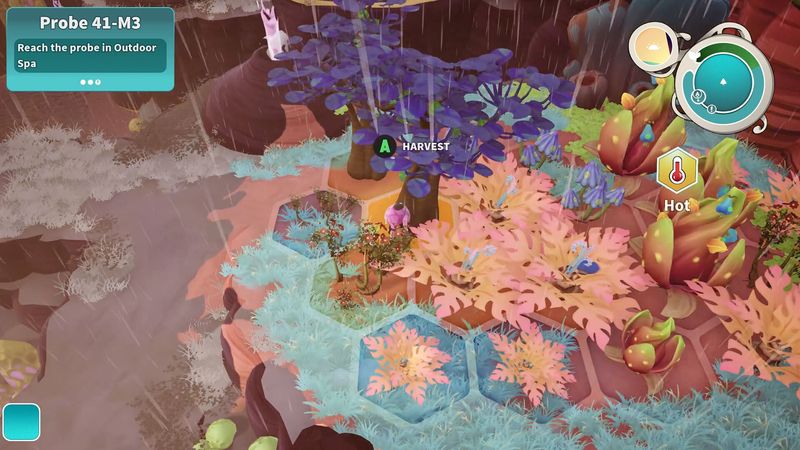
Task: Click the Hot temperature thermometer icon
Action: (676, 173)
